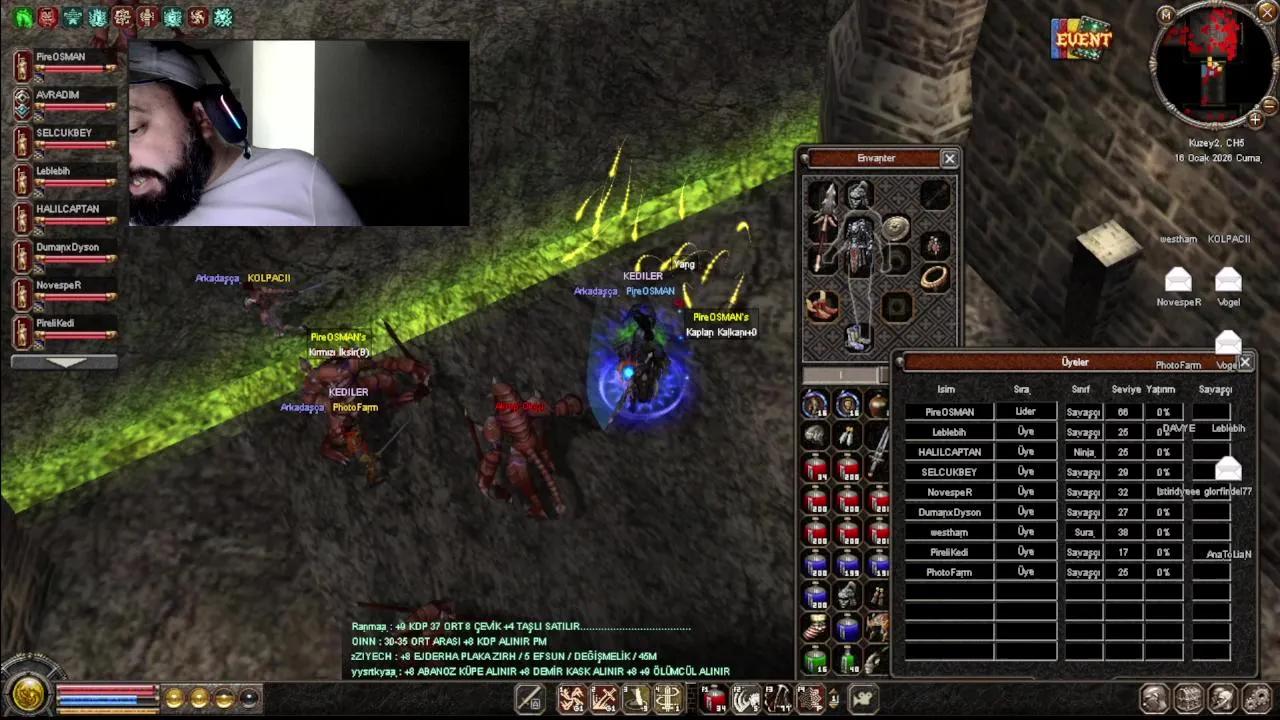Screen dimensions: 1280x720
Task: Toggle attack mode with the sword icon
Action: click(528, 697)
